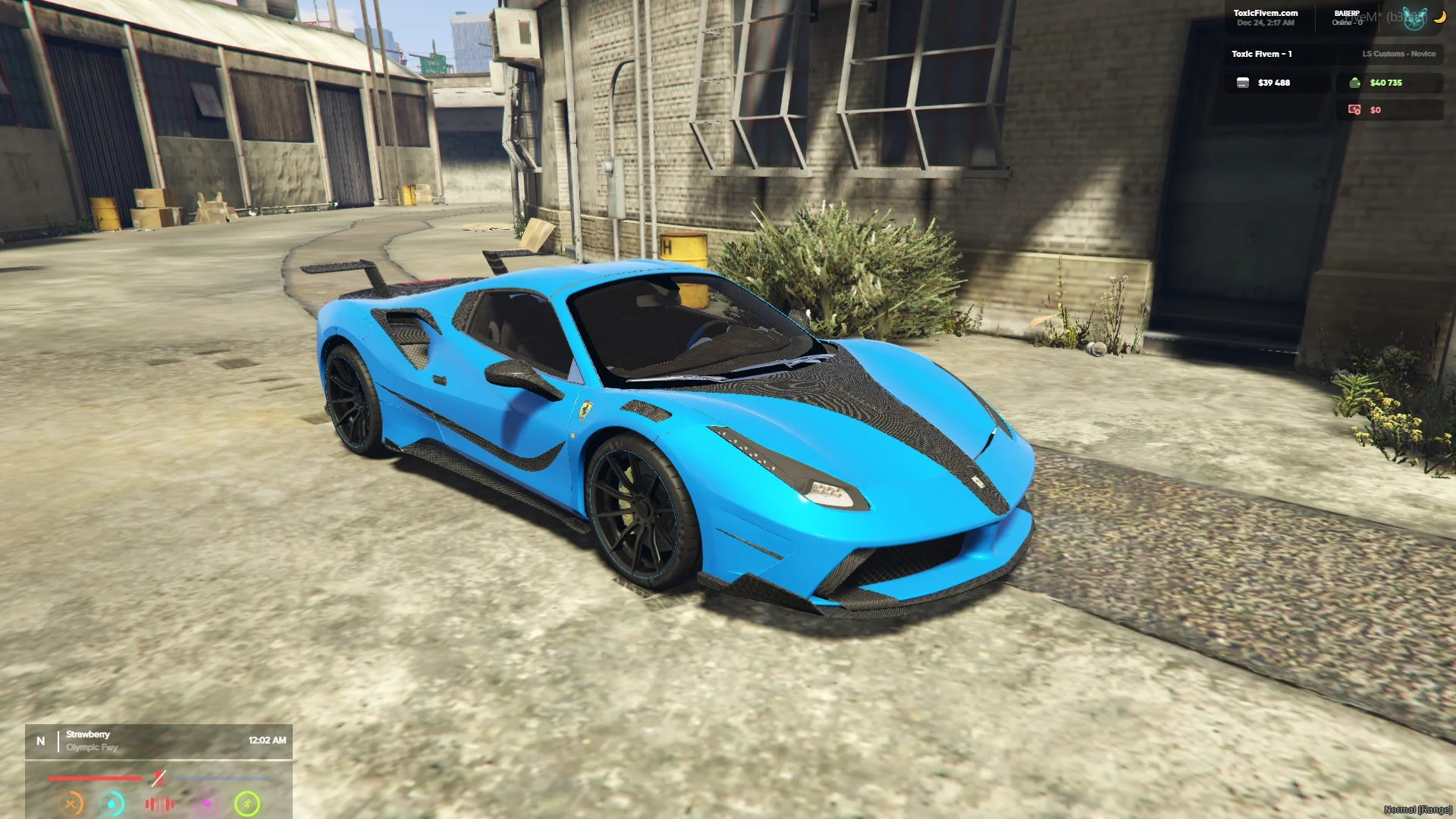1456x819 pixels.
Task: Select the bank card balance icon
Action: 1242,83
